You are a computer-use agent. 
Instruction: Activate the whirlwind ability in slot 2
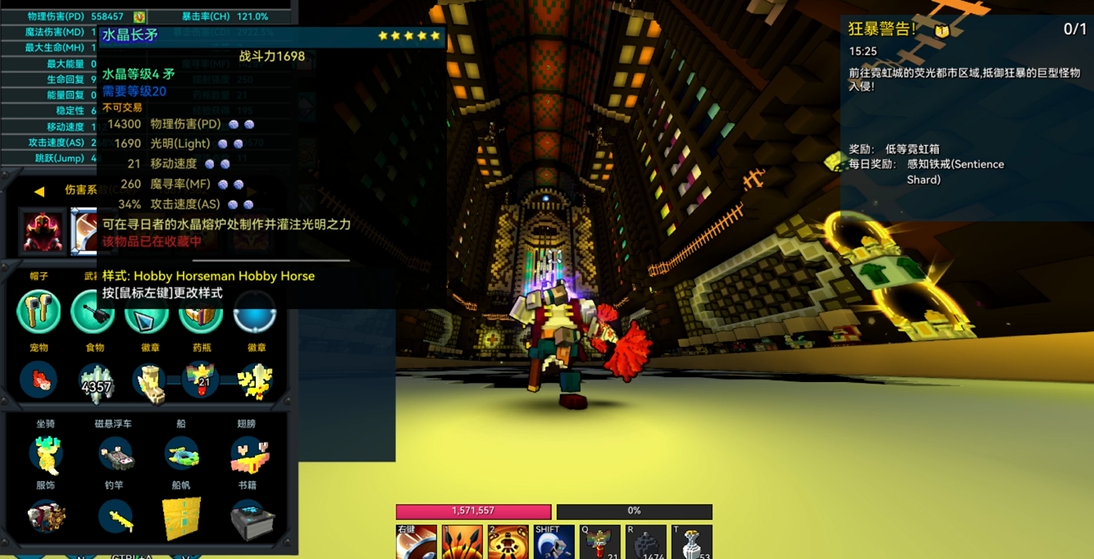pos(508,543)
